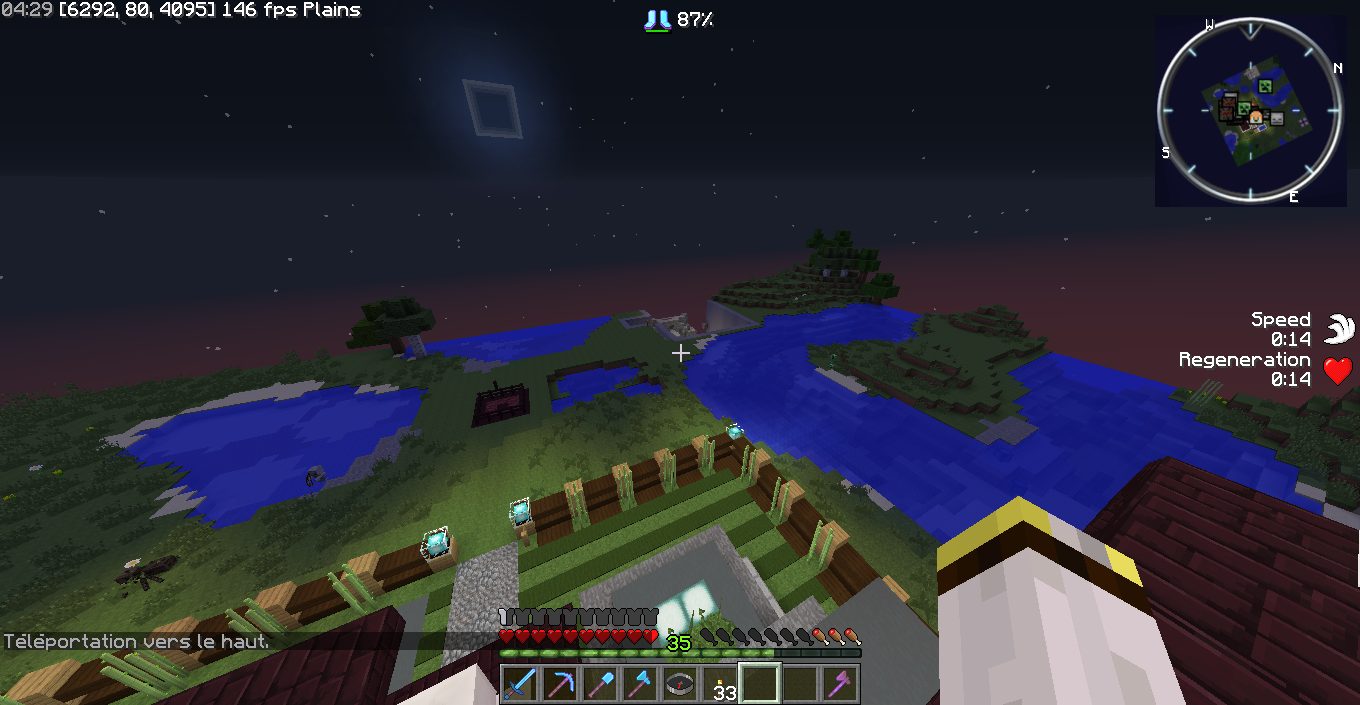Choose the compass in the hotbar
1360x705 pixels.
click(680, 684)
